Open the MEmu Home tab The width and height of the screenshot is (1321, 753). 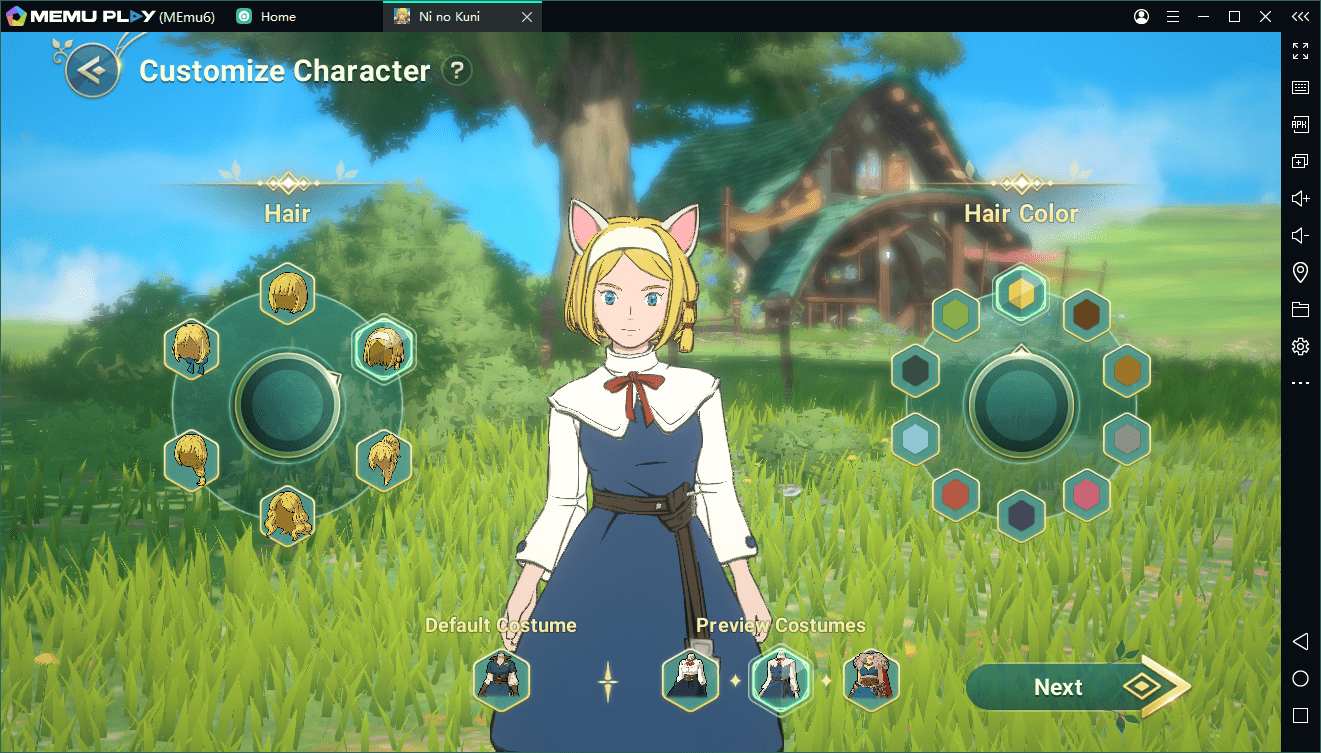tap(266, 17)
